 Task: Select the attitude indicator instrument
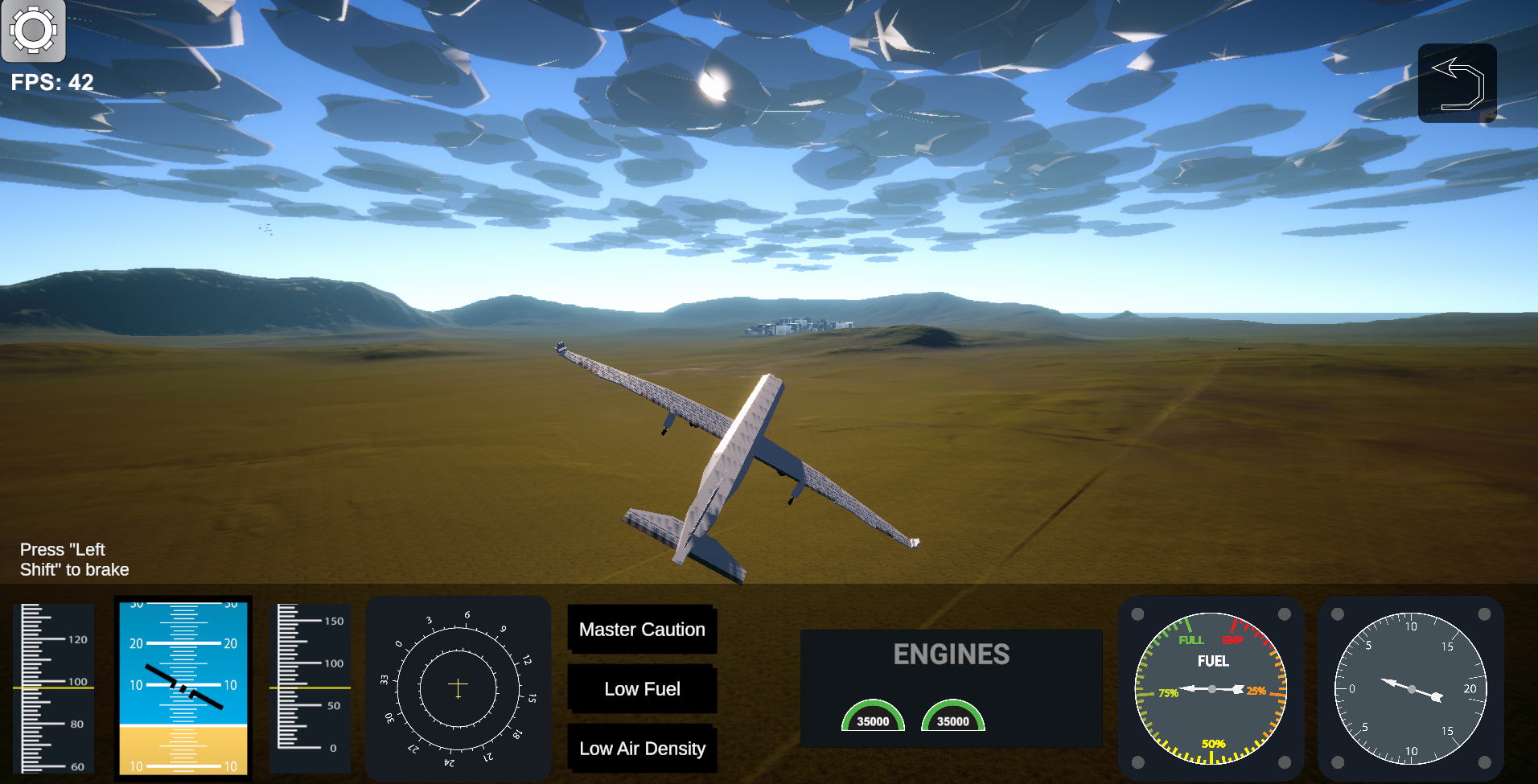pos(183,688)
